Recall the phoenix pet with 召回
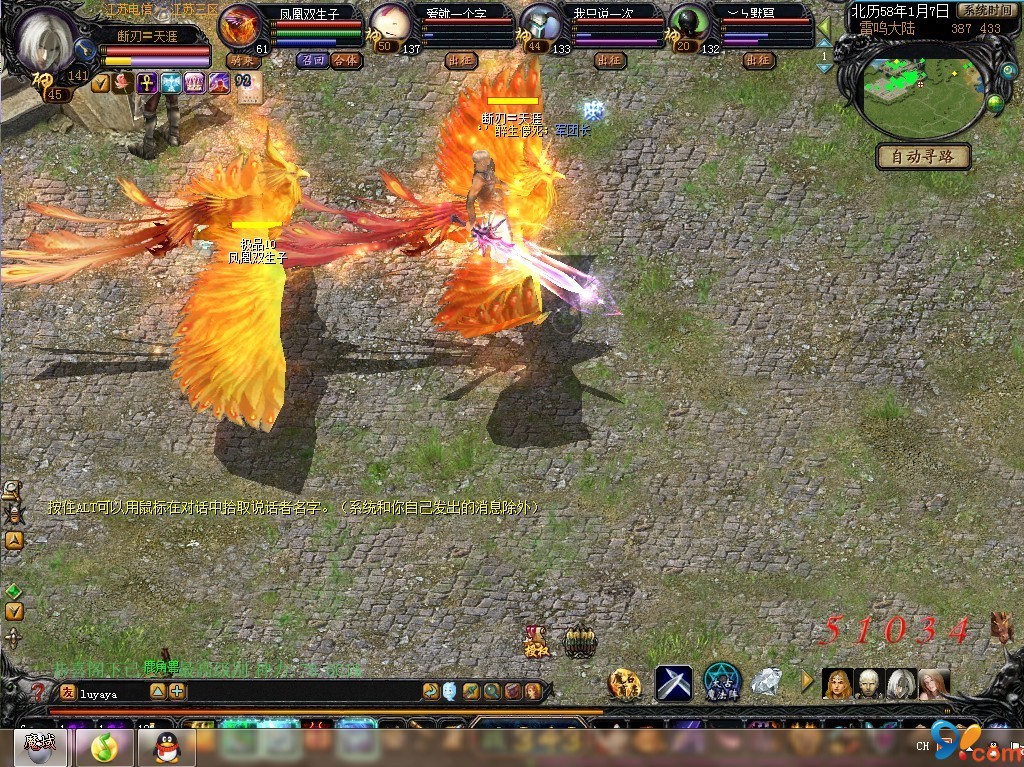Image resolution: width=1024 pixels, height=767 pixels. (312, 61)
